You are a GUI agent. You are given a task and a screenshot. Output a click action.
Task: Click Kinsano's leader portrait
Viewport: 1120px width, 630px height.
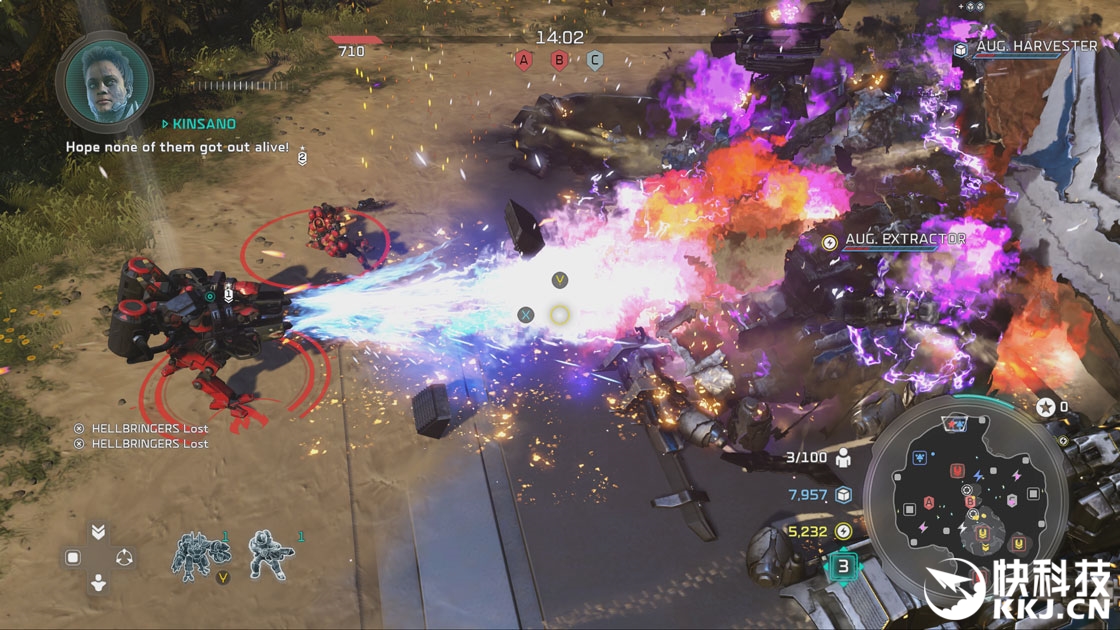105,82
